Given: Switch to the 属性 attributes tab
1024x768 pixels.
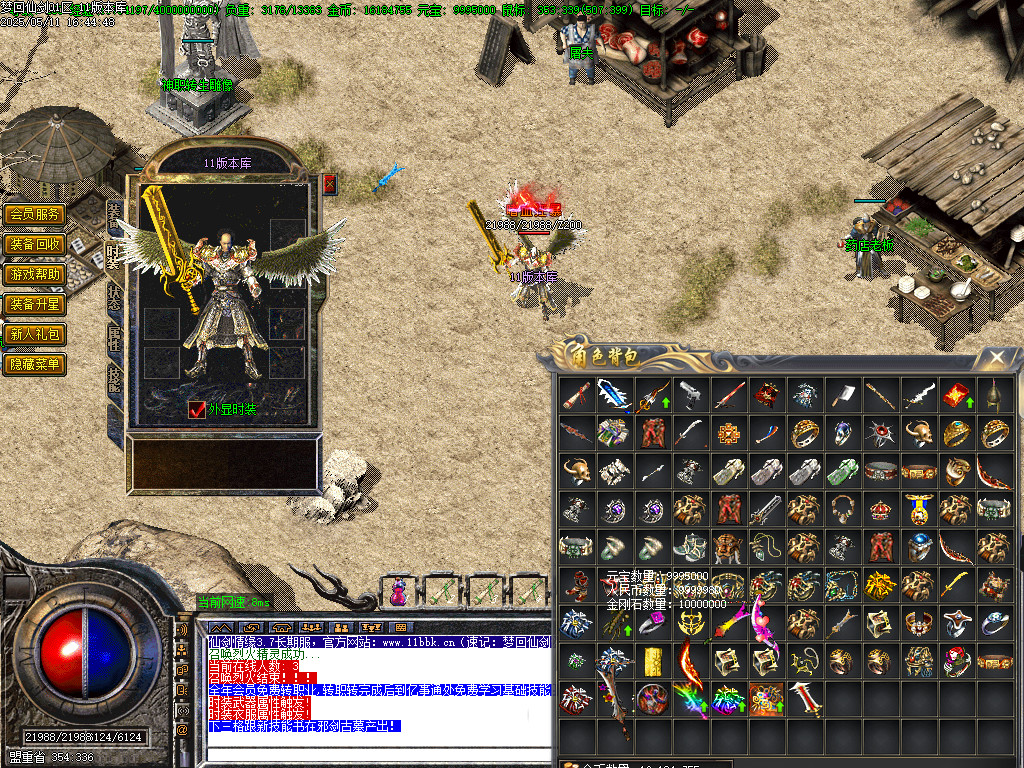Looking at the screenshot, I should click(x=115, y=338).
